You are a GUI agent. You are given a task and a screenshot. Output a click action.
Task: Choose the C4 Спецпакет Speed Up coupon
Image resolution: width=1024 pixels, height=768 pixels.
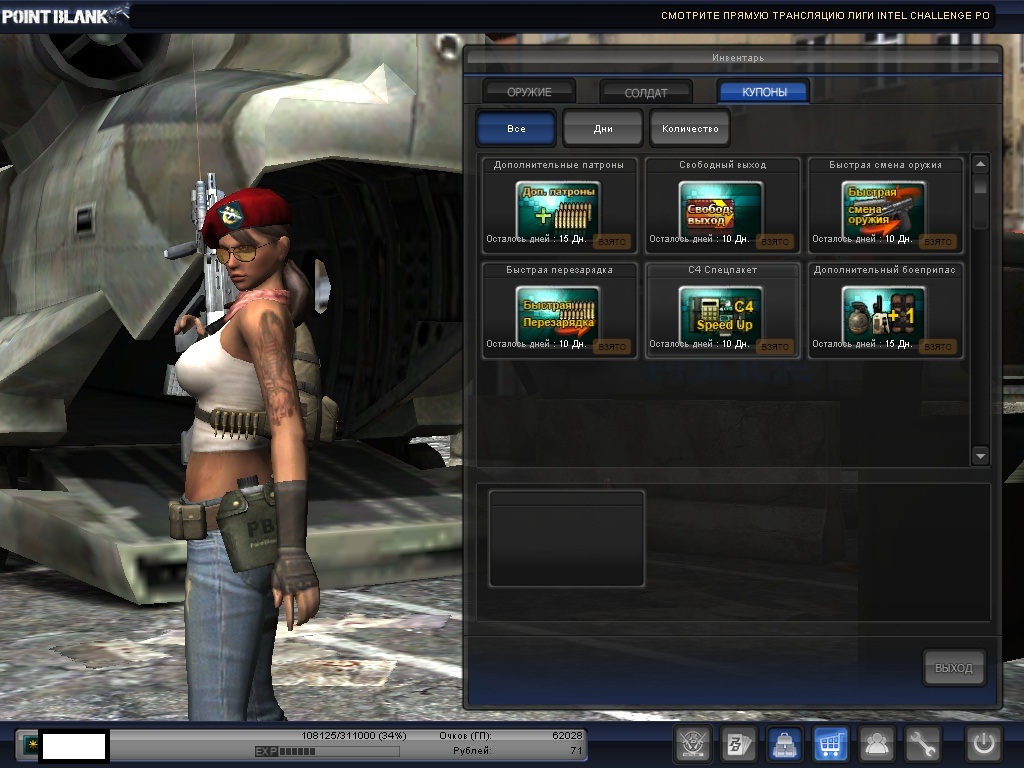click(721, 313)
